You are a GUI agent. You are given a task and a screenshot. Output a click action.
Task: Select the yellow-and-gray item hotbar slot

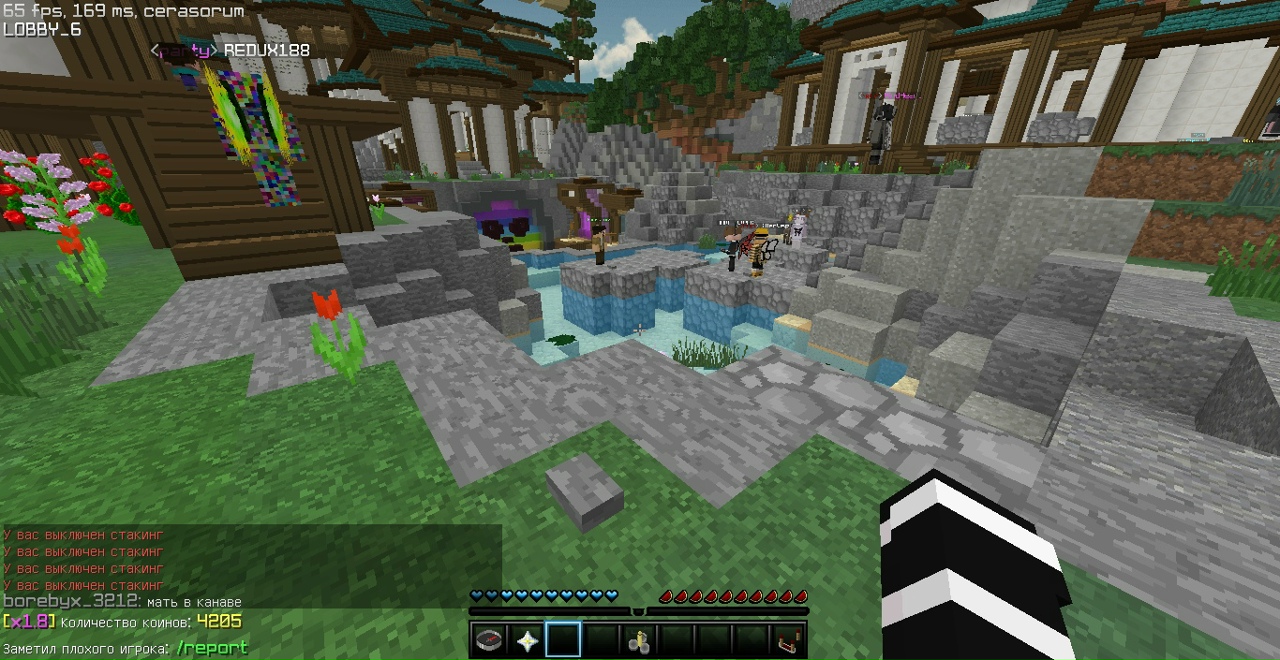(638, 640)
